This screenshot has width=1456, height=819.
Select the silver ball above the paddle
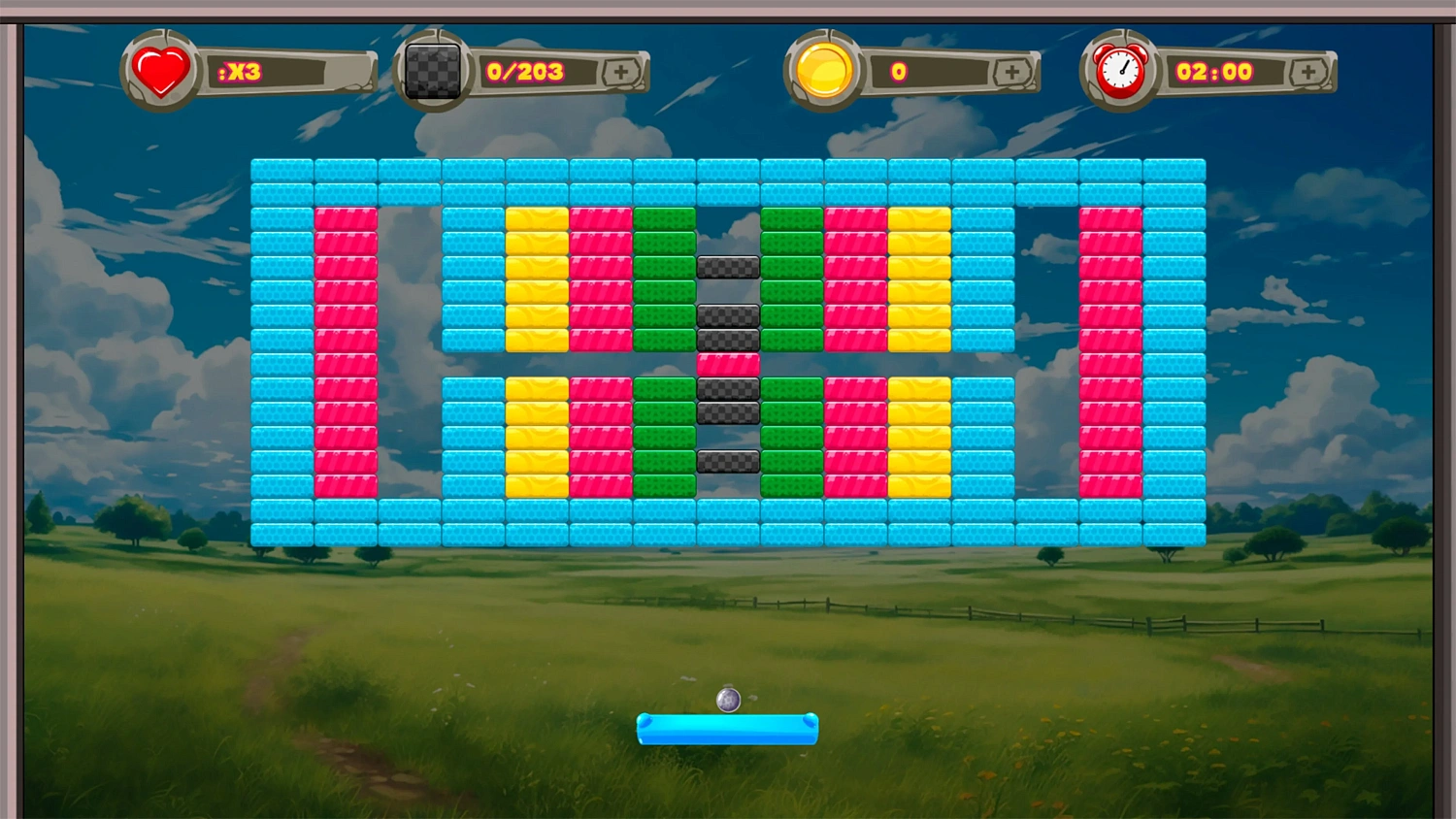click(727, 698)
